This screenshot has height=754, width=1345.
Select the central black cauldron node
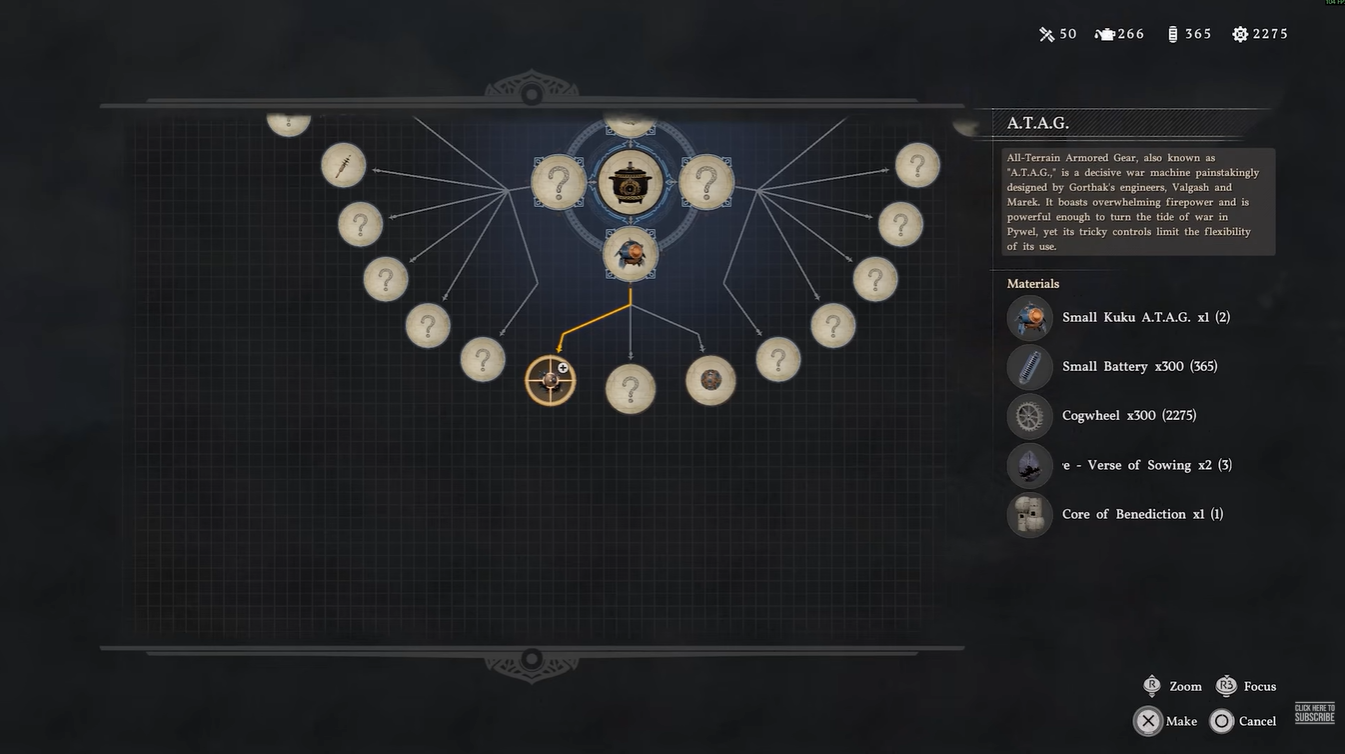click(x=630, y=183)
